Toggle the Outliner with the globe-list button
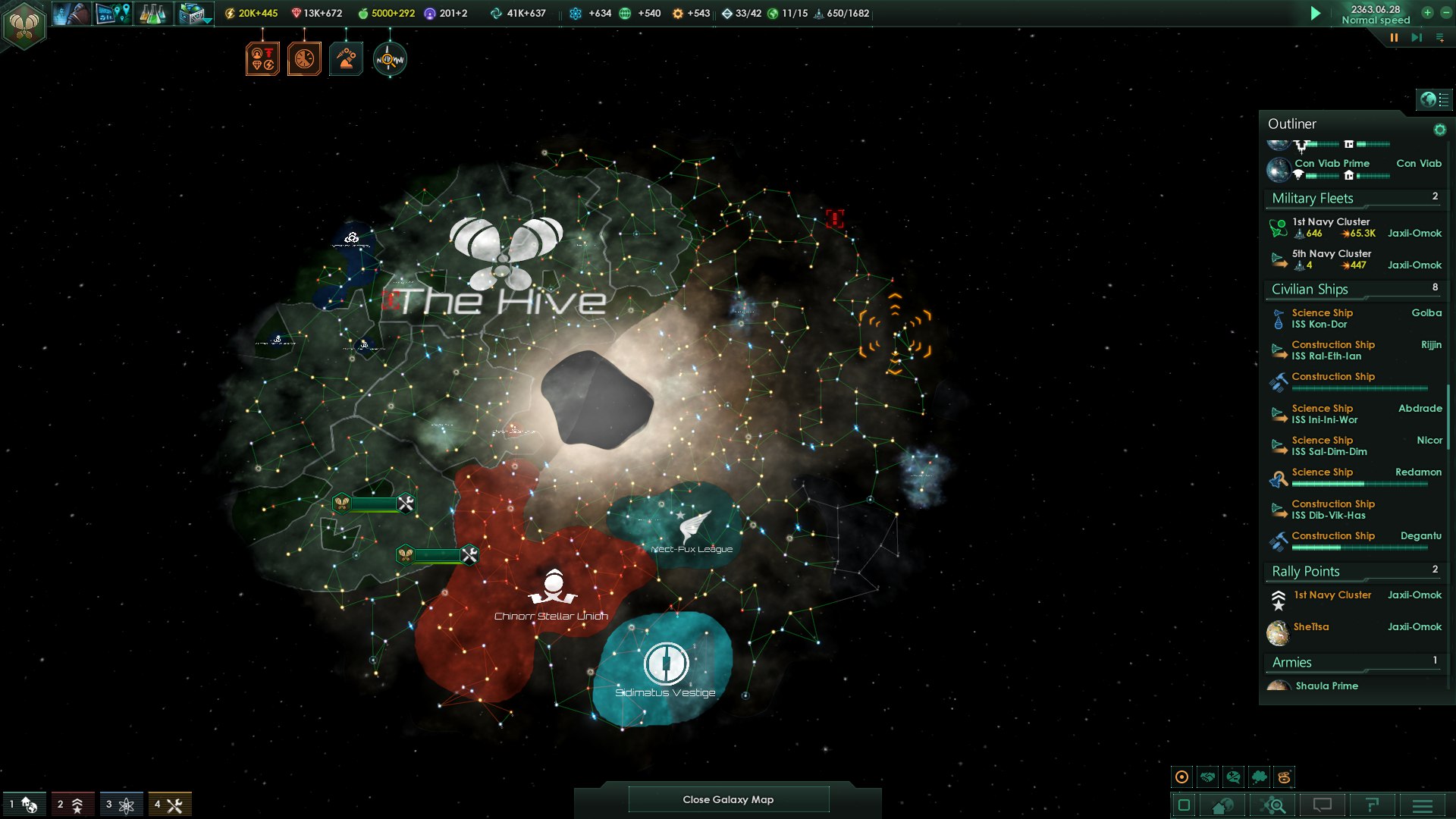This screenshot has height=819, width=1456. point(1433,99)
